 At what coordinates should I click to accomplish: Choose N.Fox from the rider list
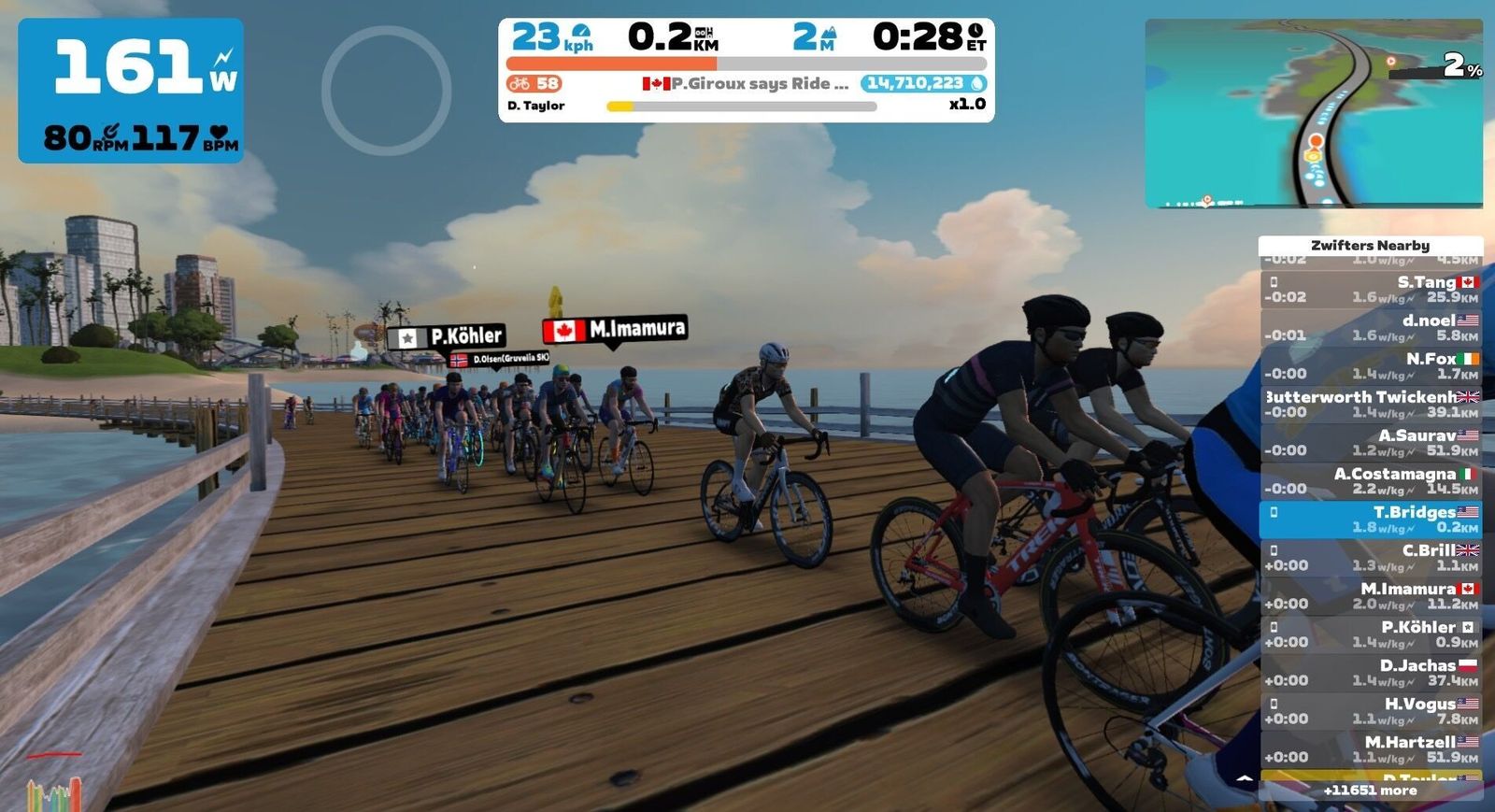click(x=1371, y=365)
